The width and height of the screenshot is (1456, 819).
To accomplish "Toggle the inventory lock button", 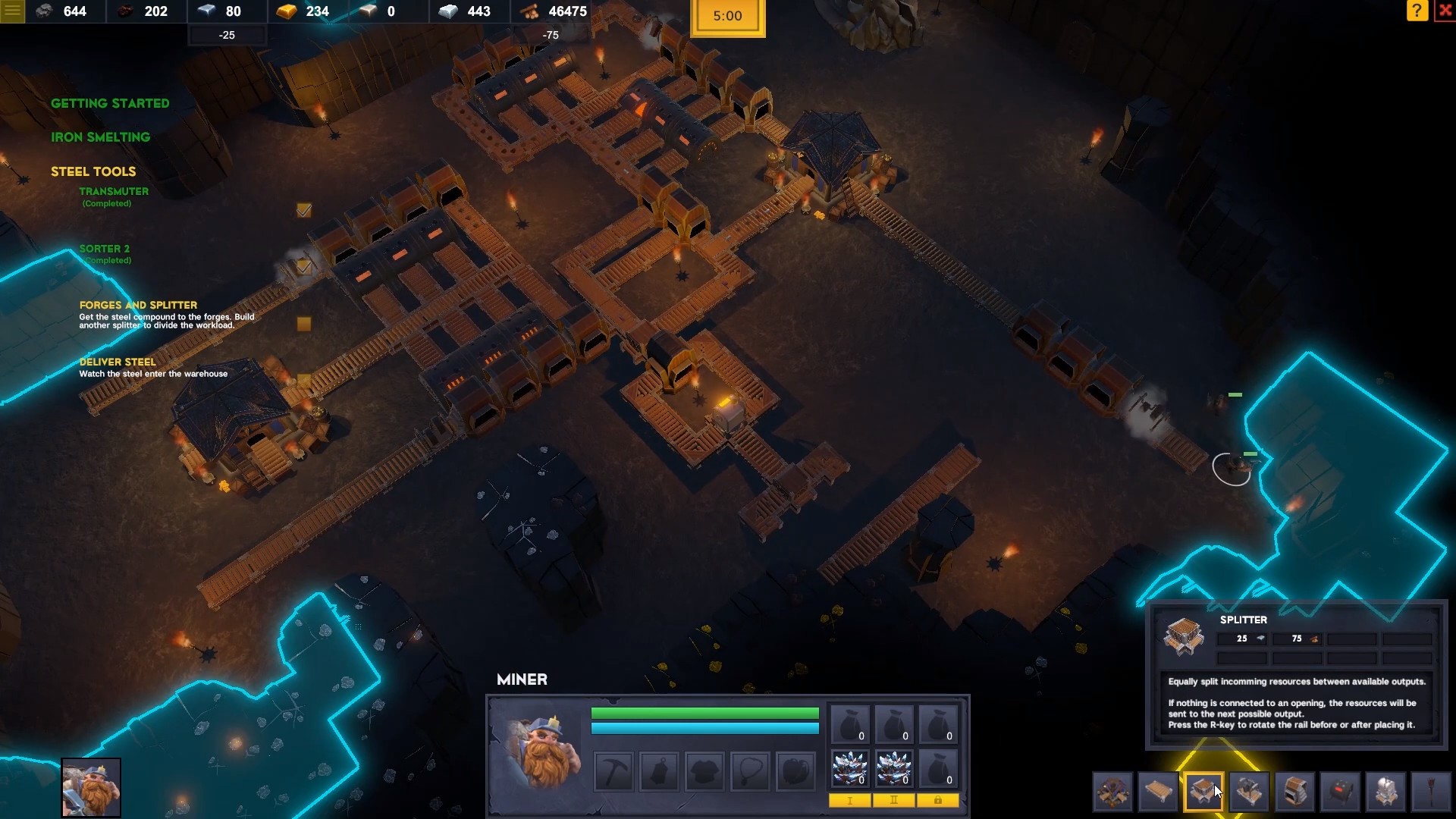I will coord(938,801).
